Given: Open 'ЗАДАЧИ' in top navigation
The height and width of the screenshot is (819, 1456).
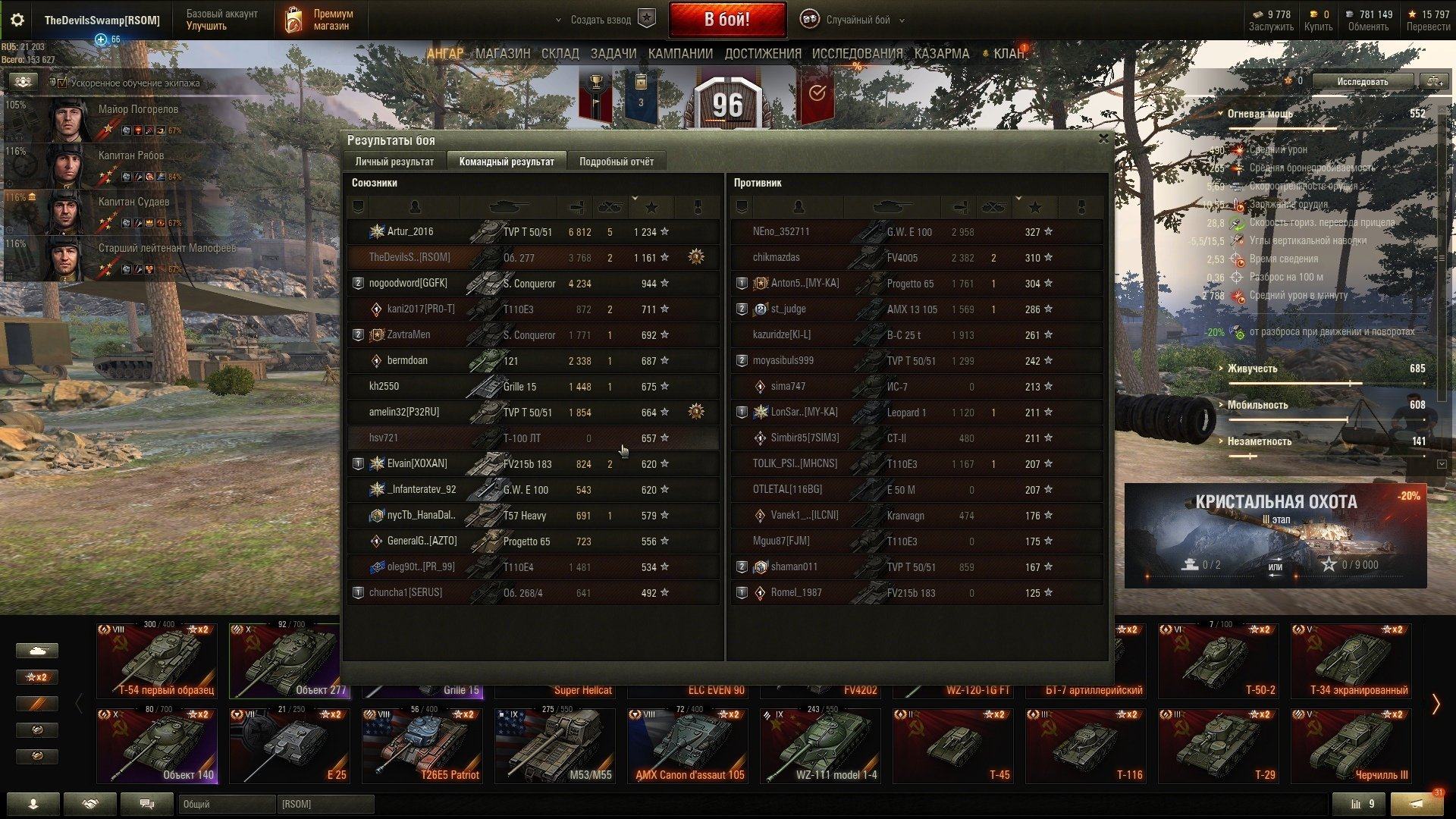Looking at the screenshot, I should coord(613,54).
